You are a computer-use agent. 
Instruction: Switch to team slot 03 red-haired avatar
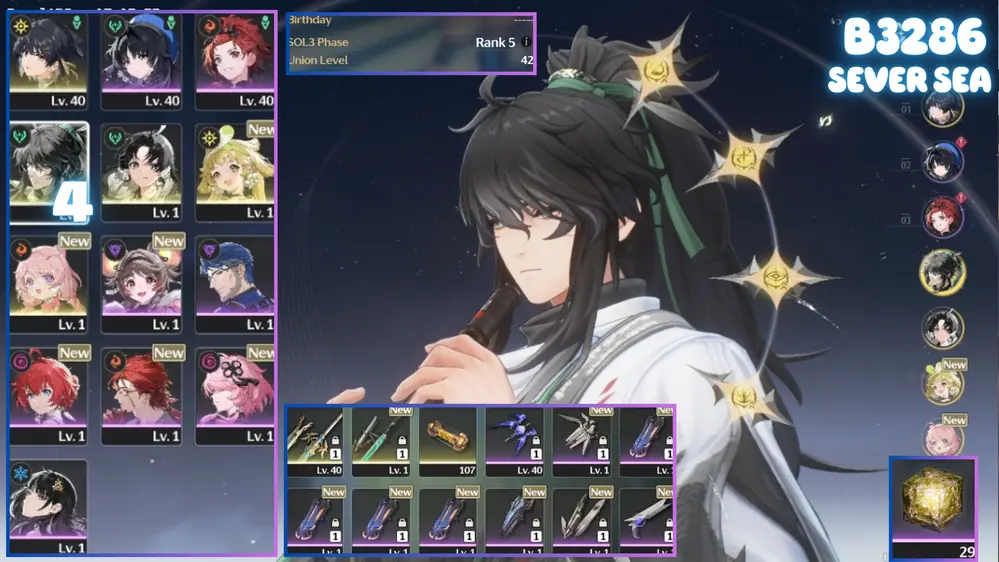tap(942, 218)
